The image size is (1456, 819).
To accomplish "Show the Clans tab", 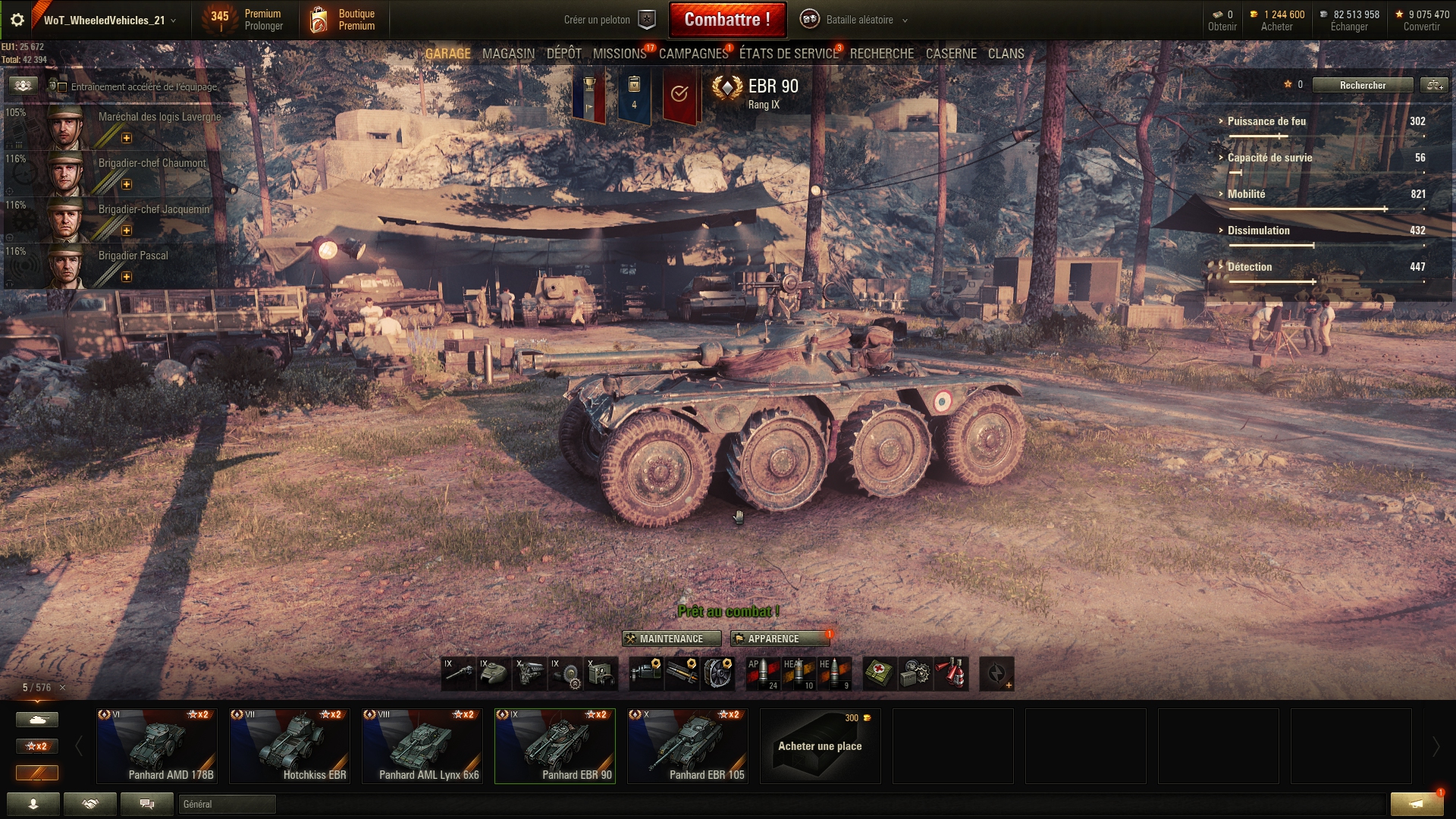I will [1006, 54].
